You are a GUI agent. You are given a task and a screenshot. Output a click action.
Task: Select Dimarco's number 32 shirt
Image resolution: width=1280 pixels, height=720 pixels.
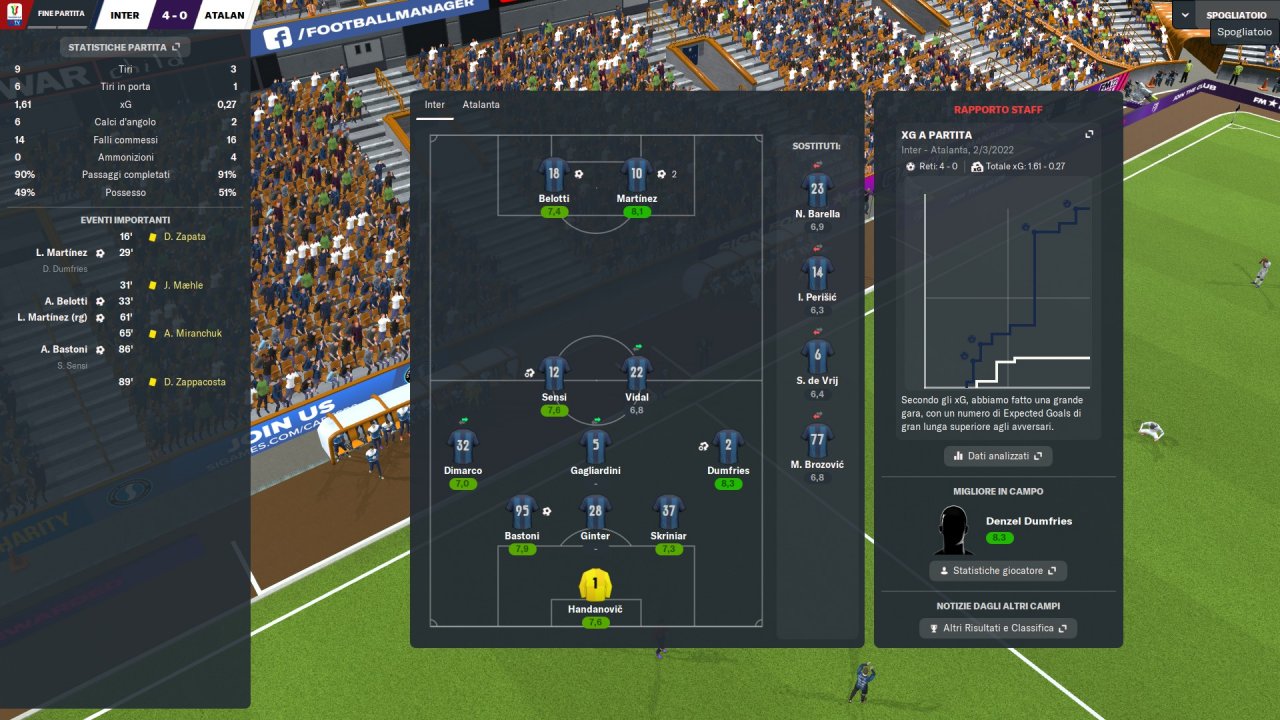pyautogui.click(x=462, y=446)
